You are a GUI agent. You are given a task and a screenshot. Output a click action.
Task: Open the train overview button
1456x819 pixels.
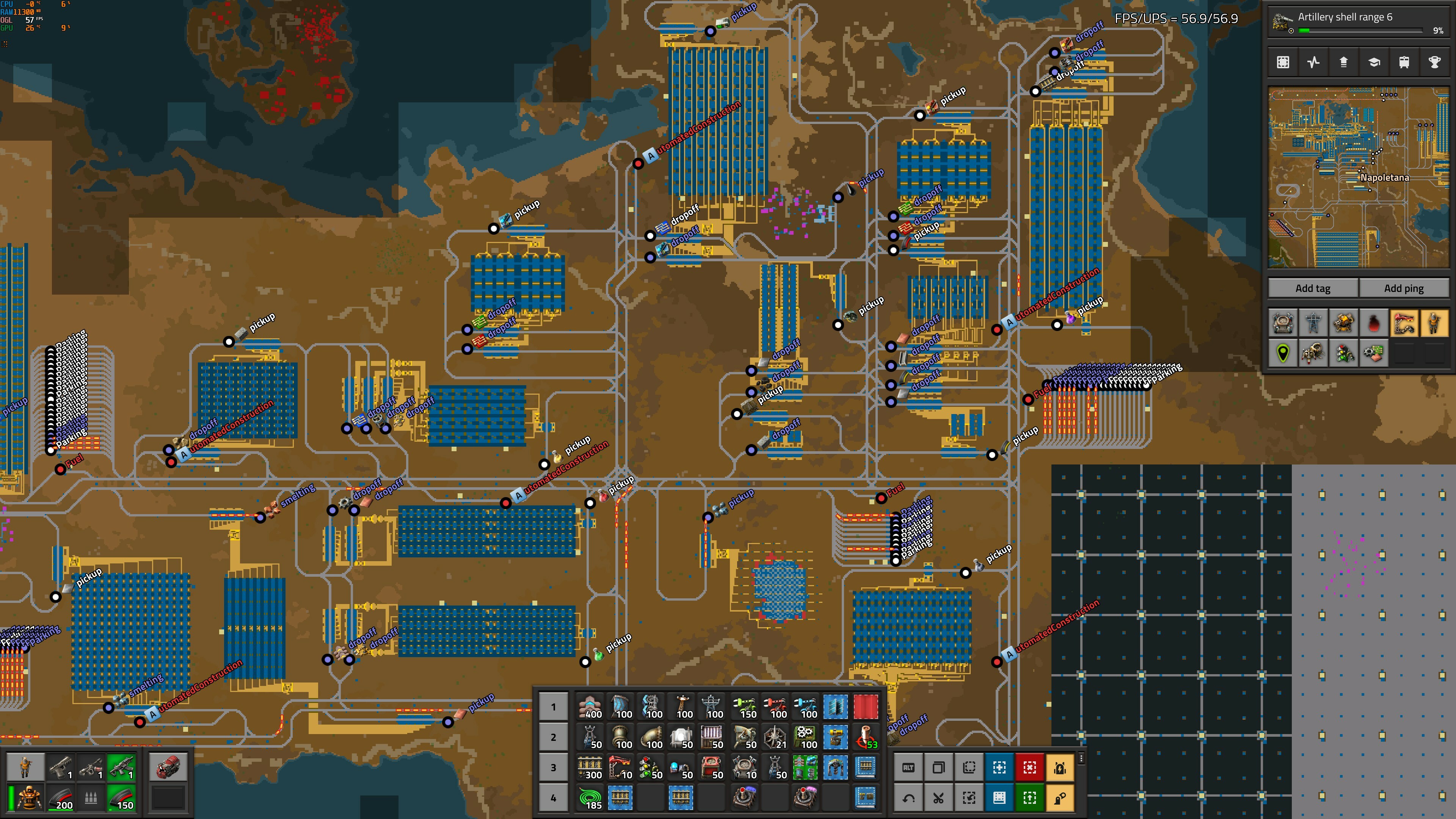point(1404,62)
